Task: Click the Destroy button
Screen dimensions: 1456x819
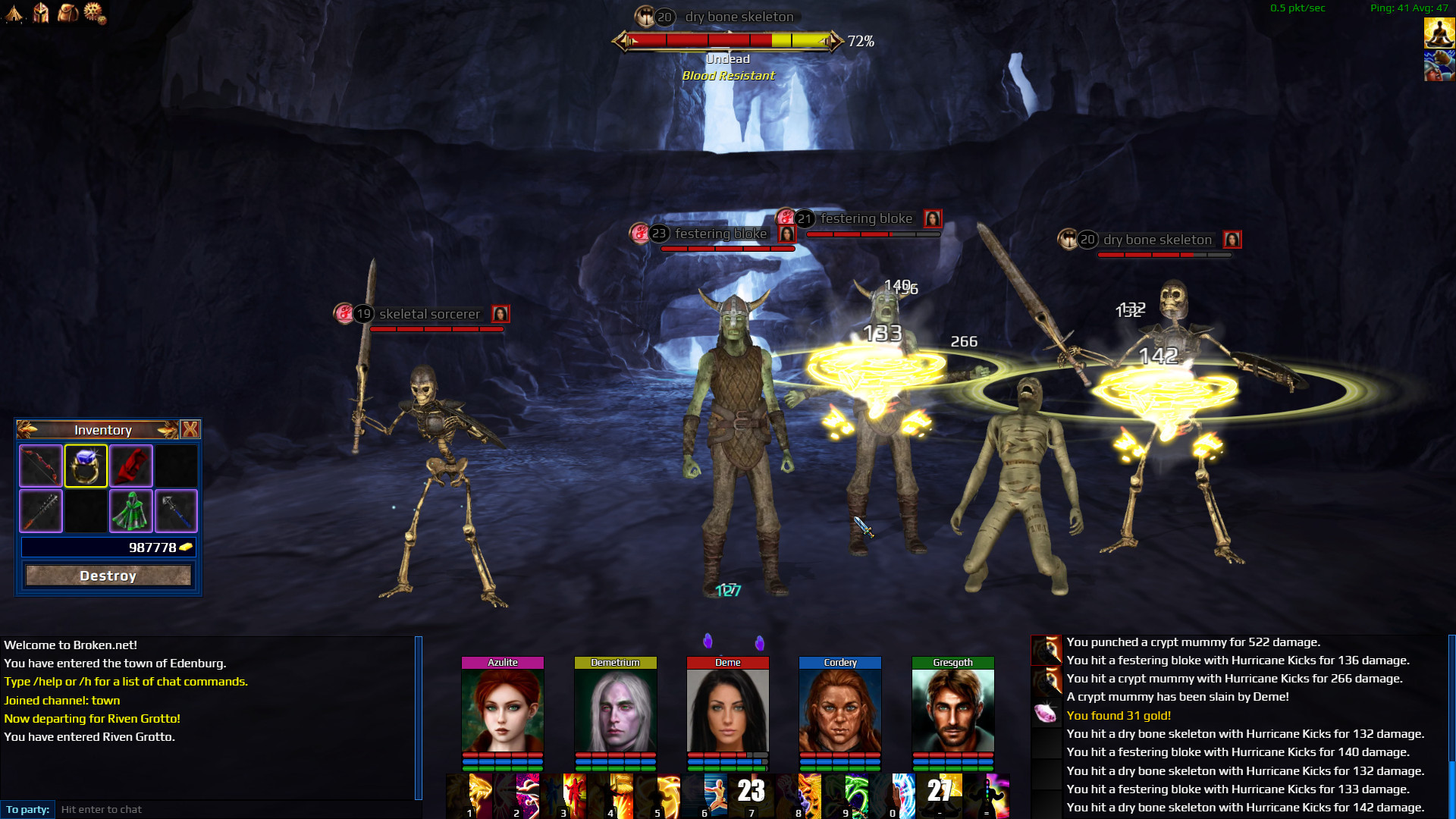Action: tap(108, 576)
